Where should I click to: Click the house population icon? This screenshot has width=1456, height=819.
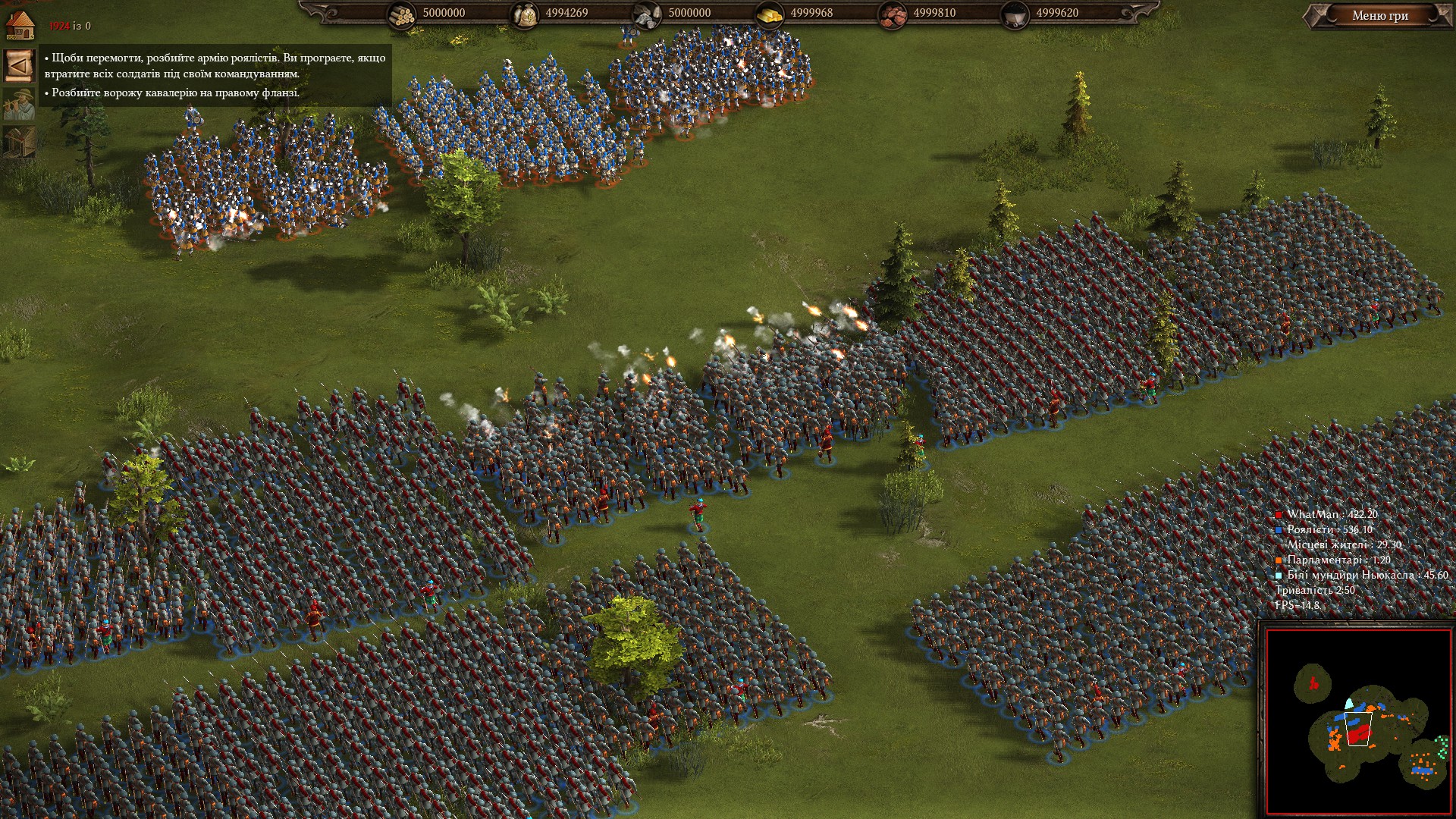coord(19,24)
